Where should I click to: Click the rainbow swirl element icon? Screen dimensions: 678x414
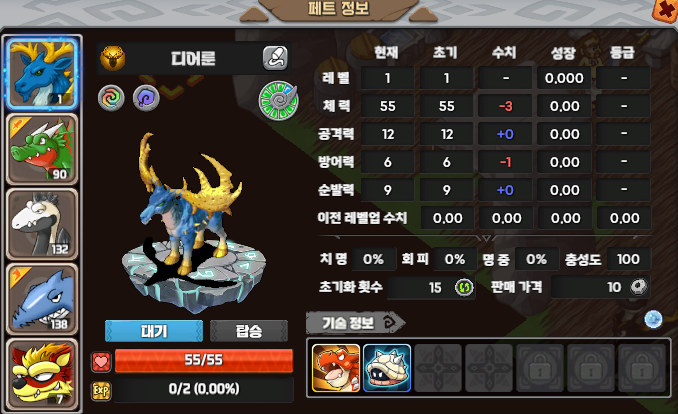tap(111, 98)
